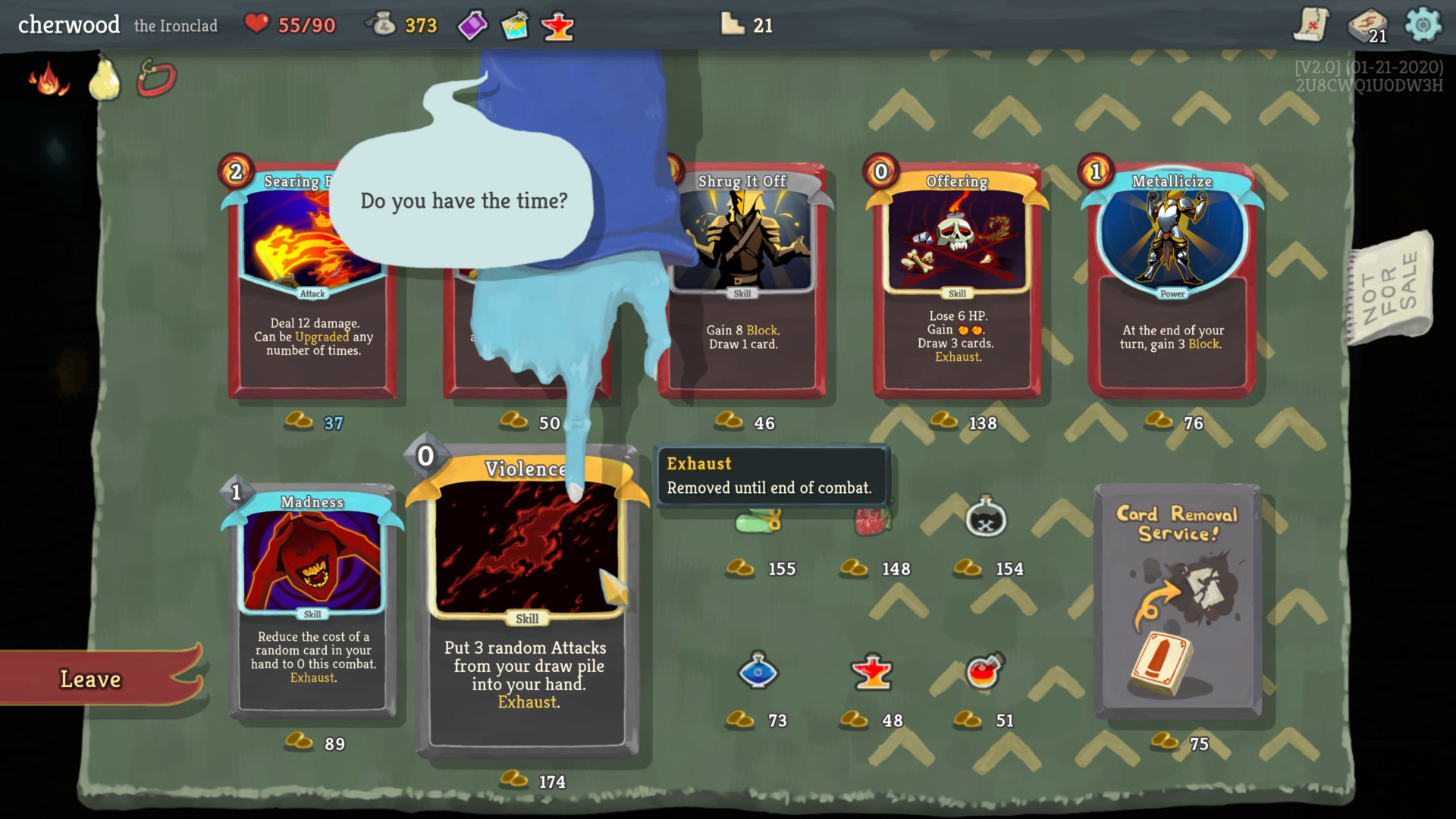This screenshot has width=1456, height=819.
Task: Inspect the Burning Blood flame relic
Action: coord(49,79)
